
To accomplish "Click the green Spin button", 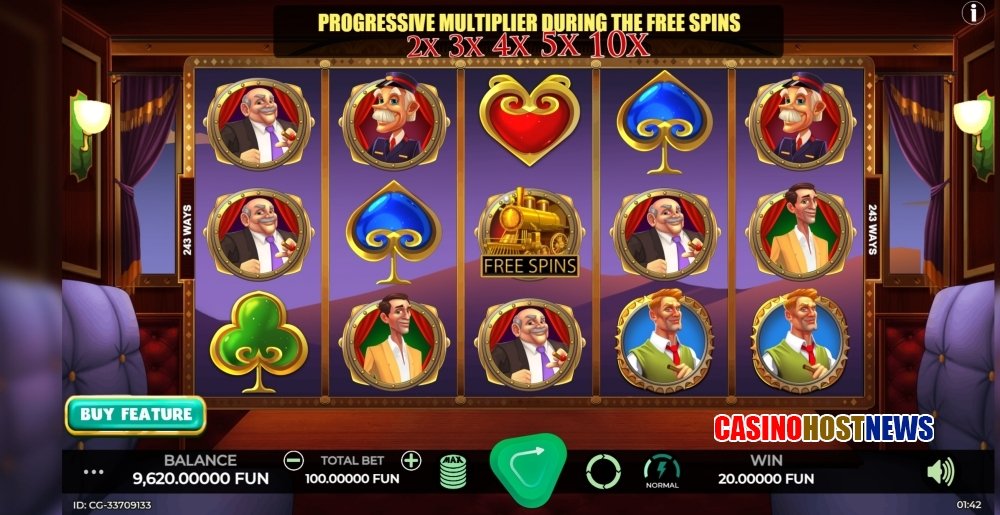I will click(x=527, y=464).
